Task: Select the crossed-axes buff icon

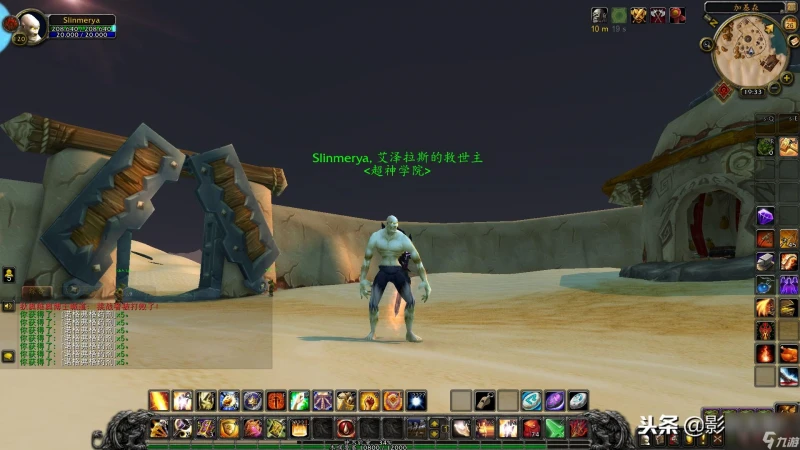Action: pyautogui.click(x=658, y=15)
